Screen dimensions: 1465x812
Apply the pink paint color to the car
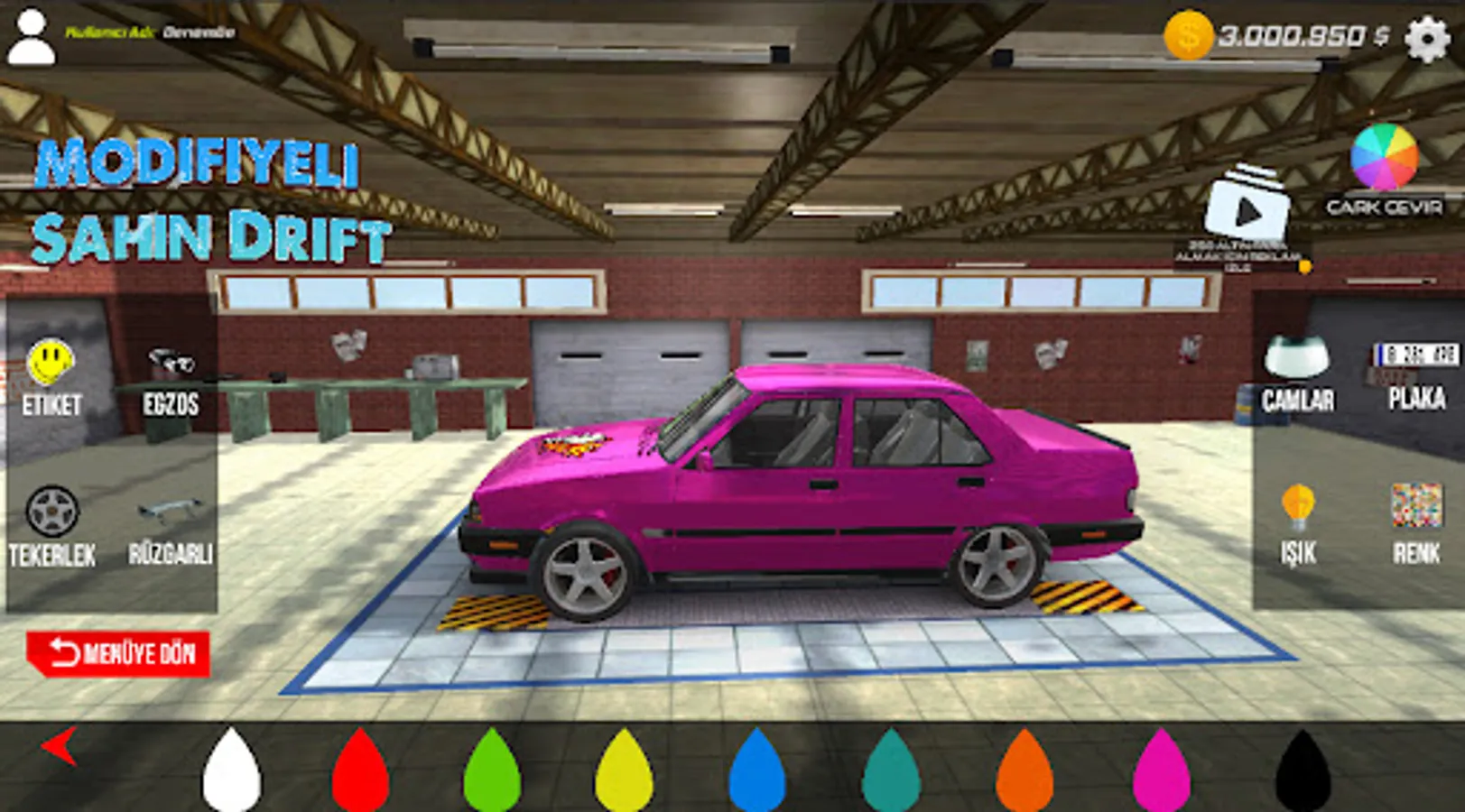1158,771
